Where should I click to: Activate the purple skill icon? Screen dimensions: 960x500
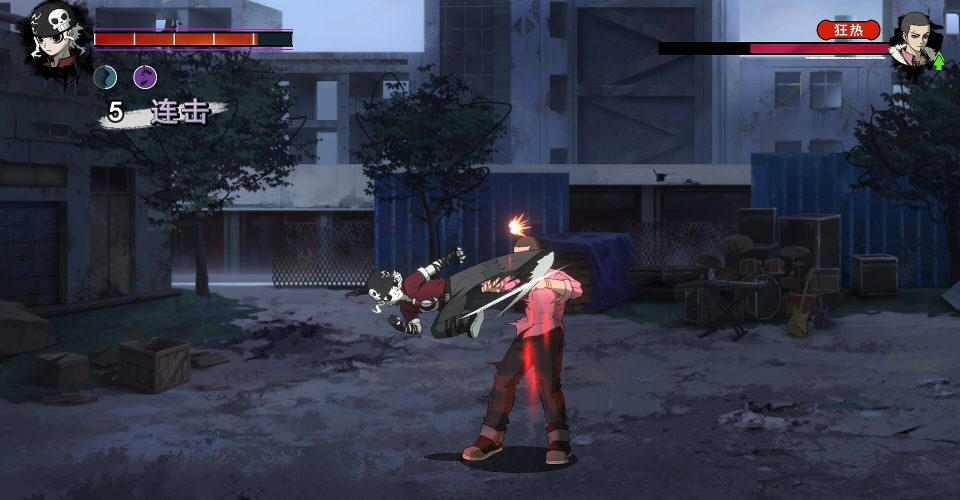pyautogui.click(x=145, y=77)
